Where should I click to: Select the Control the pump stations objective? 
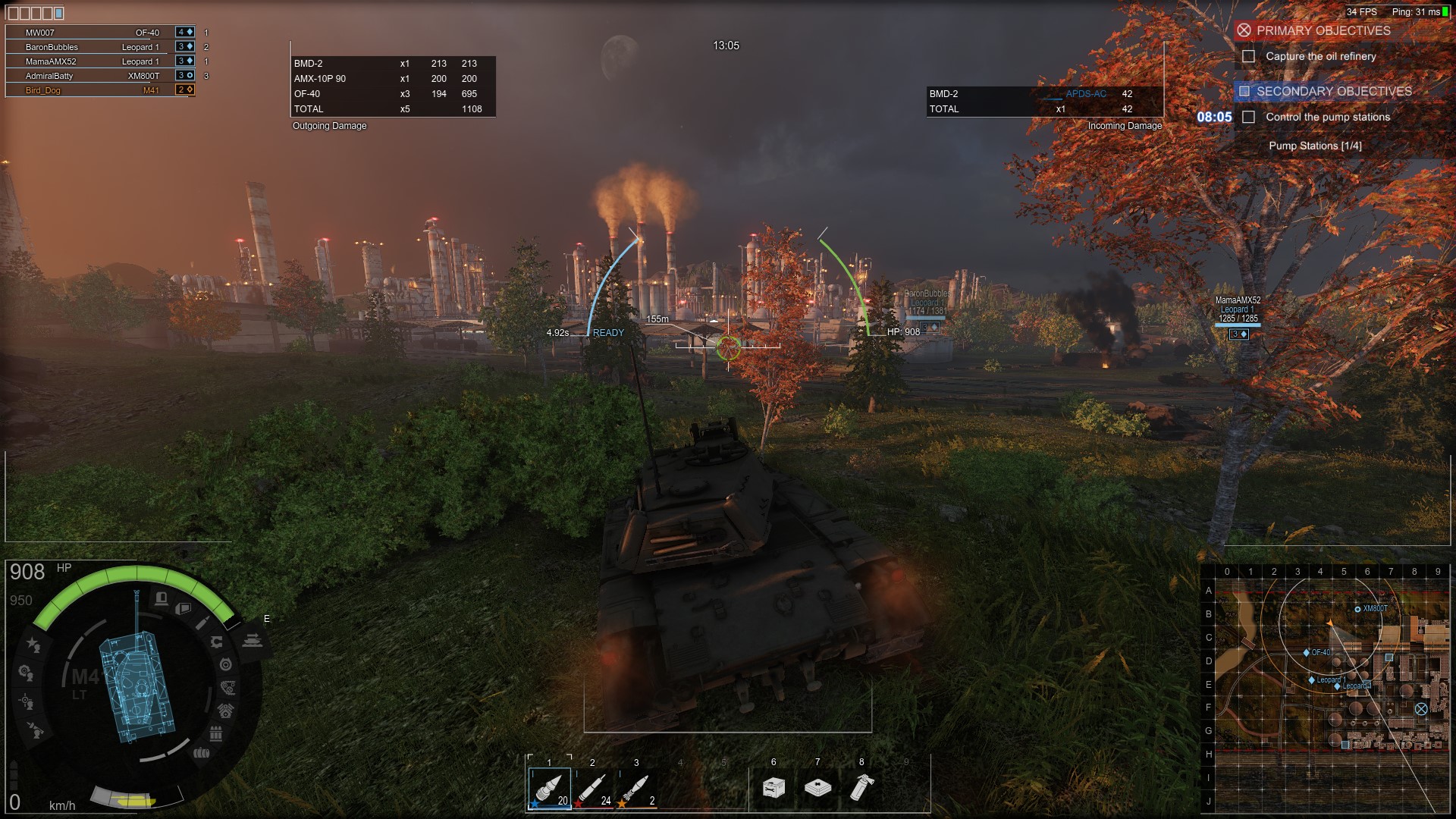coord(1327,117)
